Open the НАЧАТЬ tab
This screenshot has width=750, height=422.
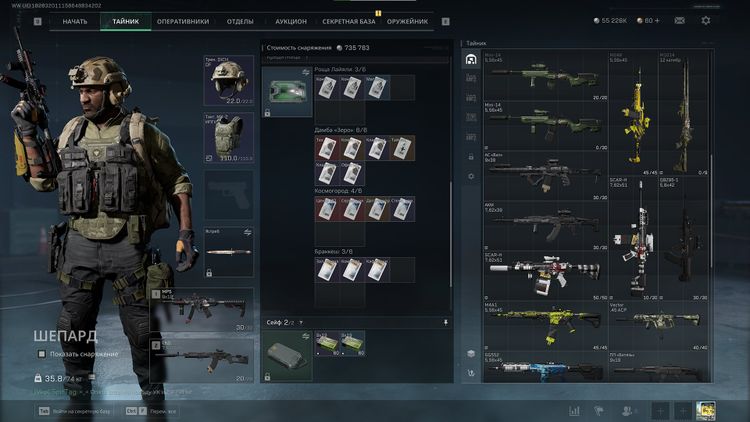click(75, 21)
